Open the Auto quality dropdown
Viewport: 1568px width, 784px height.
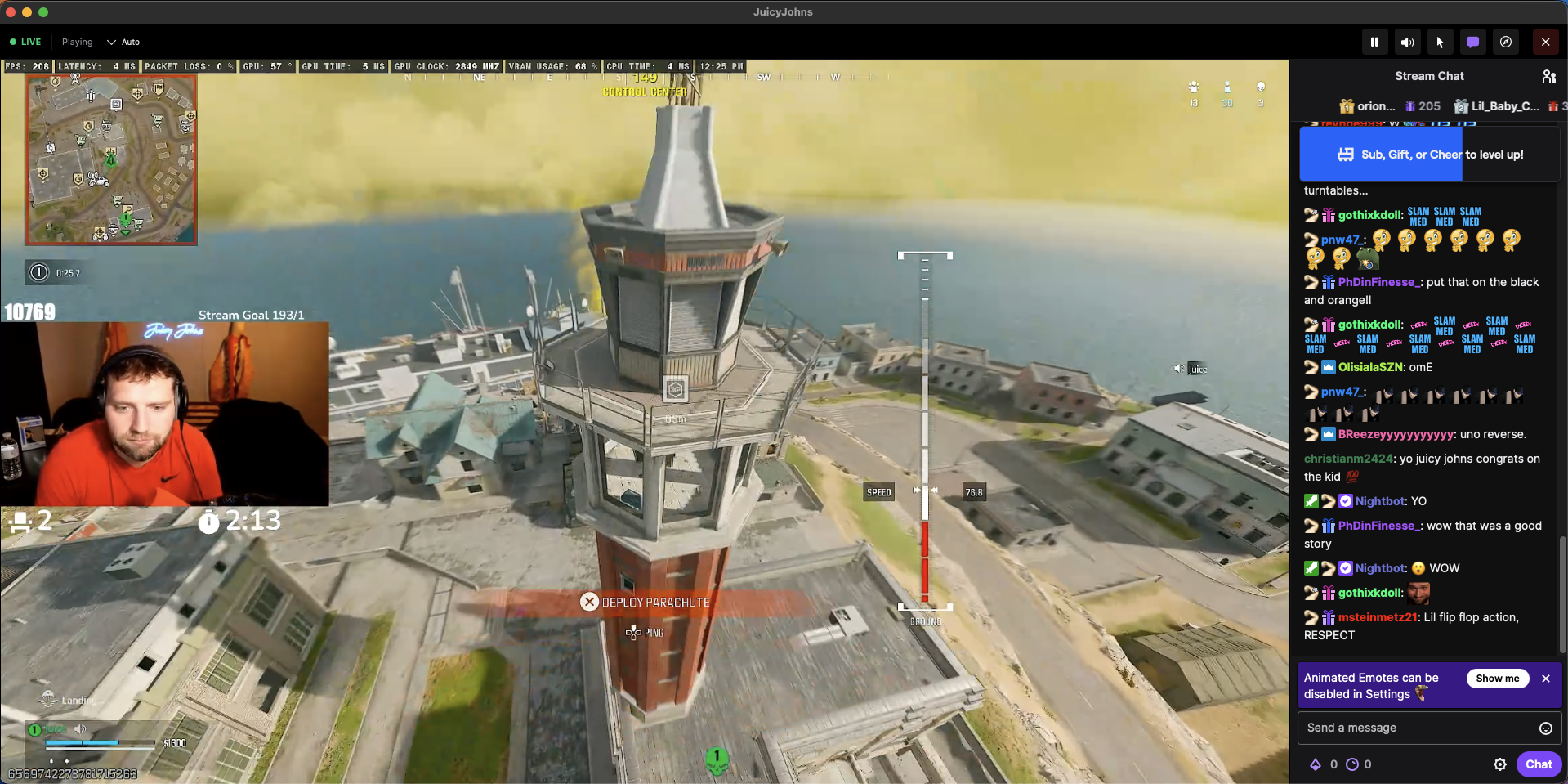click(123, 42)
